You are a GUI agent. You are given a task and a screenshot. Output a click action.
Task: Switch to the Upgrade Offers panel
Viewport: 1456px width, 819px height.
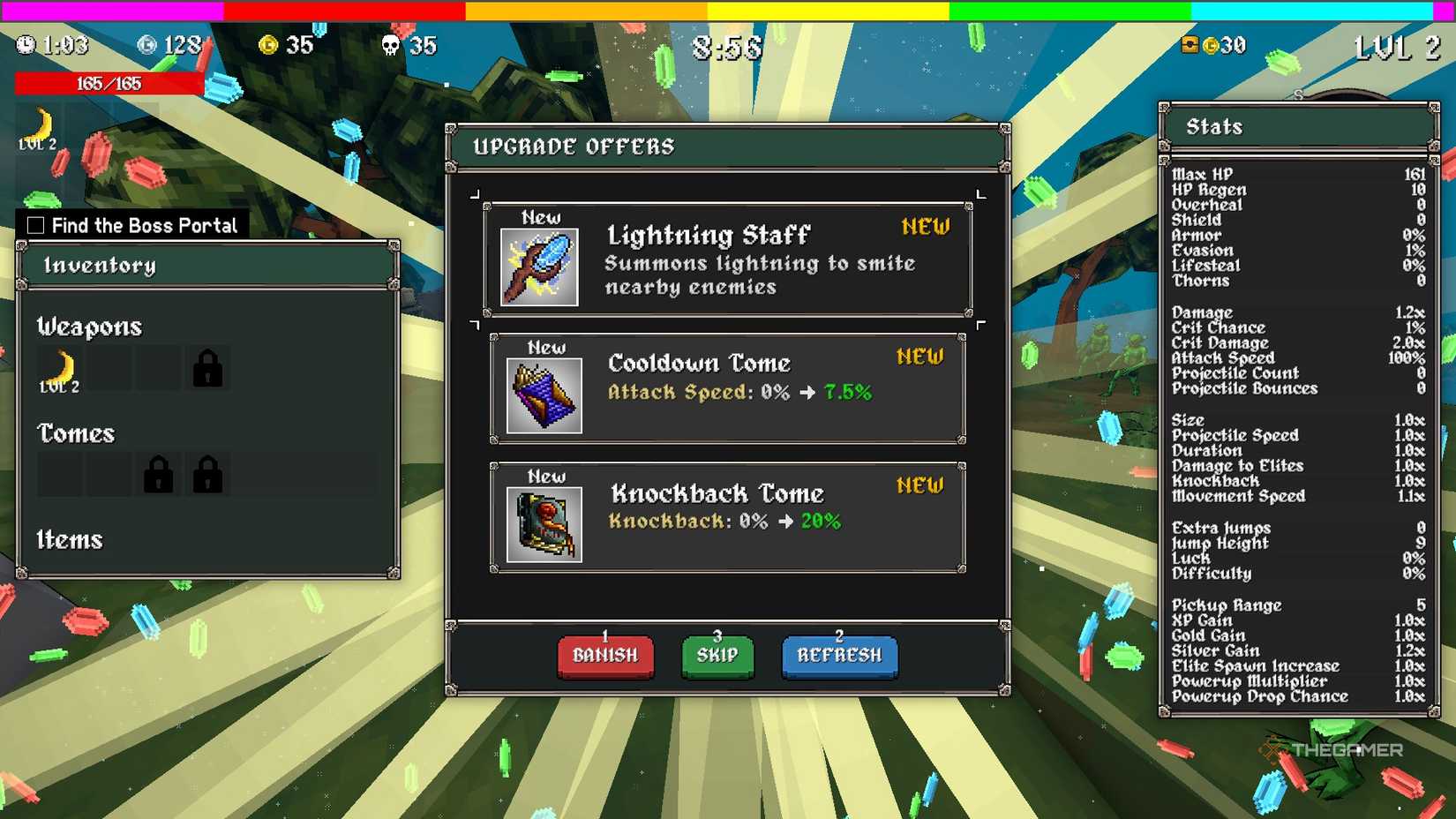tap(575, 147)
